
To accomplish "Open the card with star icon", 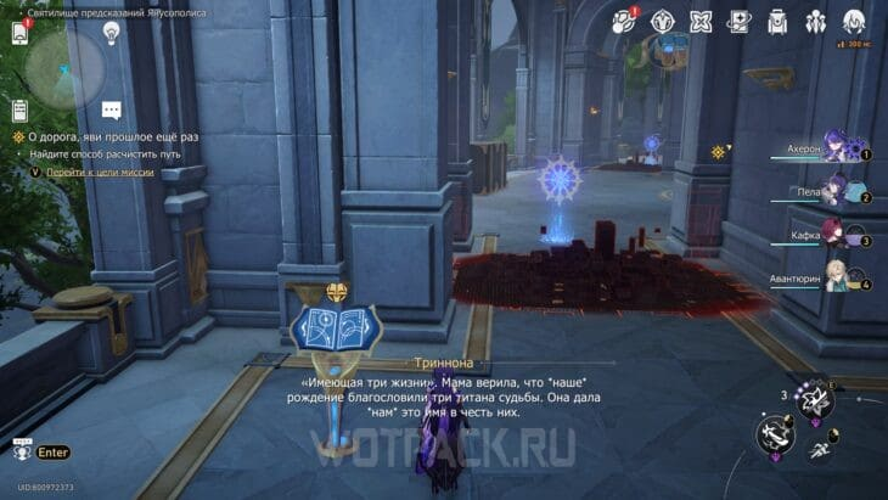I will pyautogui.click(x=739, y=21).
